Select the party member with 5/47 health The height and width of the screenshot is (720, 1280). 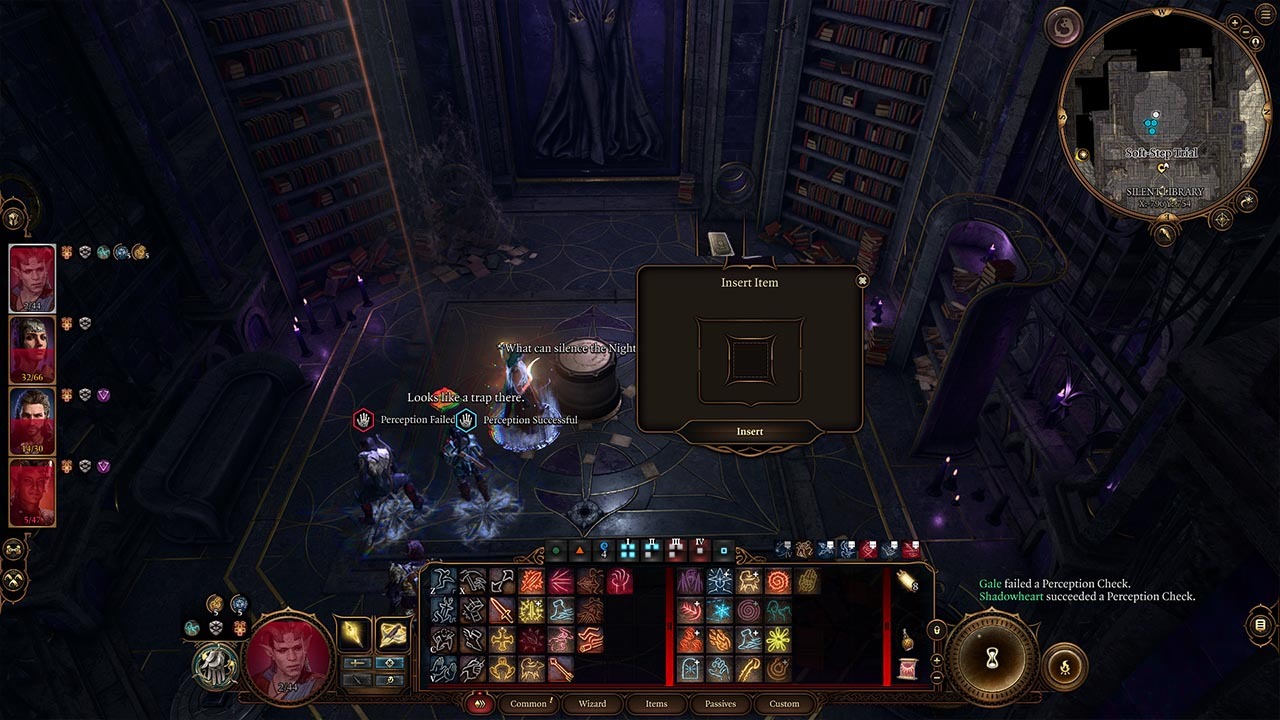pos(32,492)
